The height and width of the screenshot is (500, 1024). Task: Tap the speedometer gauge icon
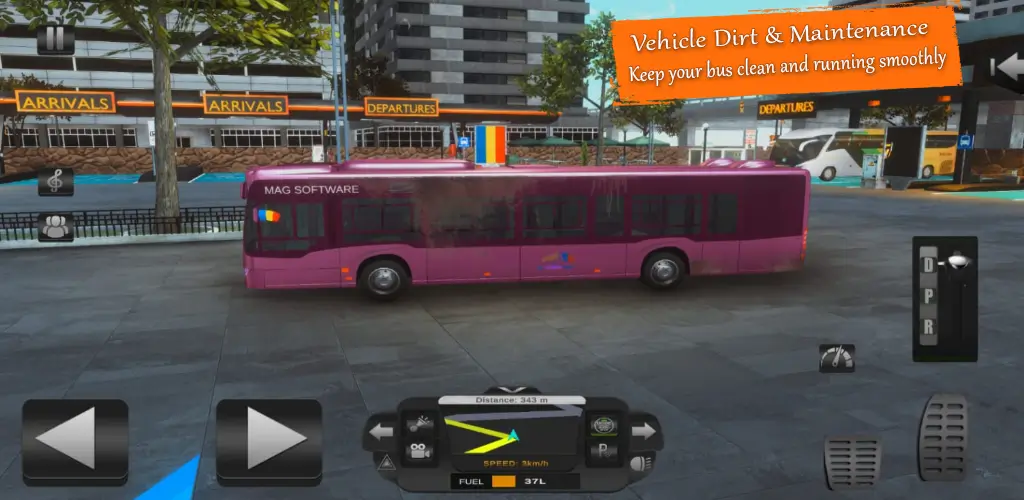click(836, 357)
